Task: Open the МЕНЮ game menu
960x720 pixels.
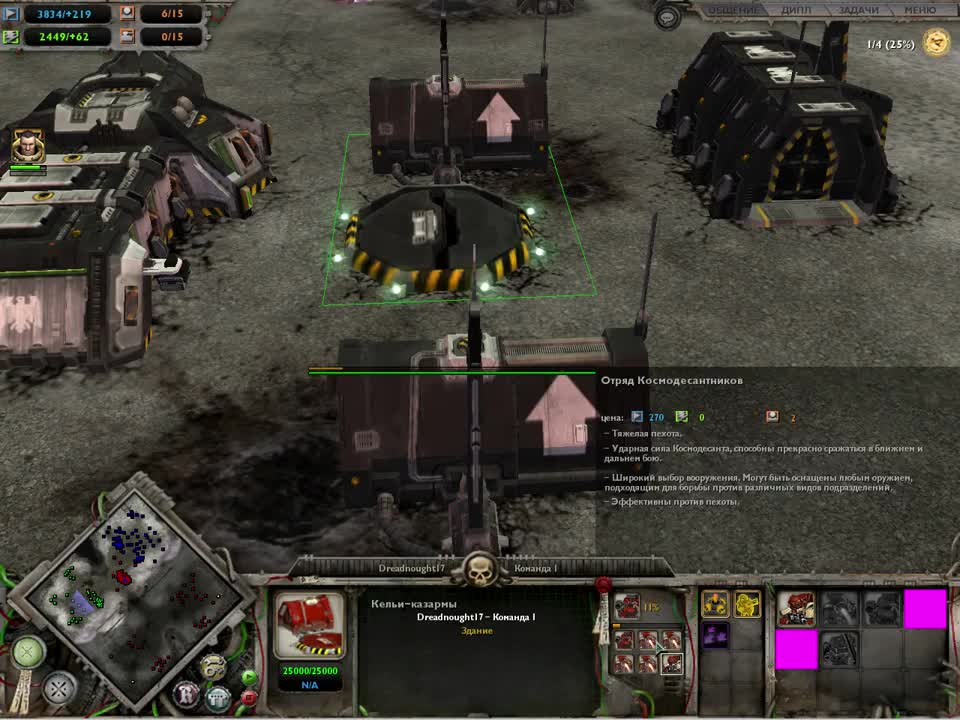Action: 919,10
